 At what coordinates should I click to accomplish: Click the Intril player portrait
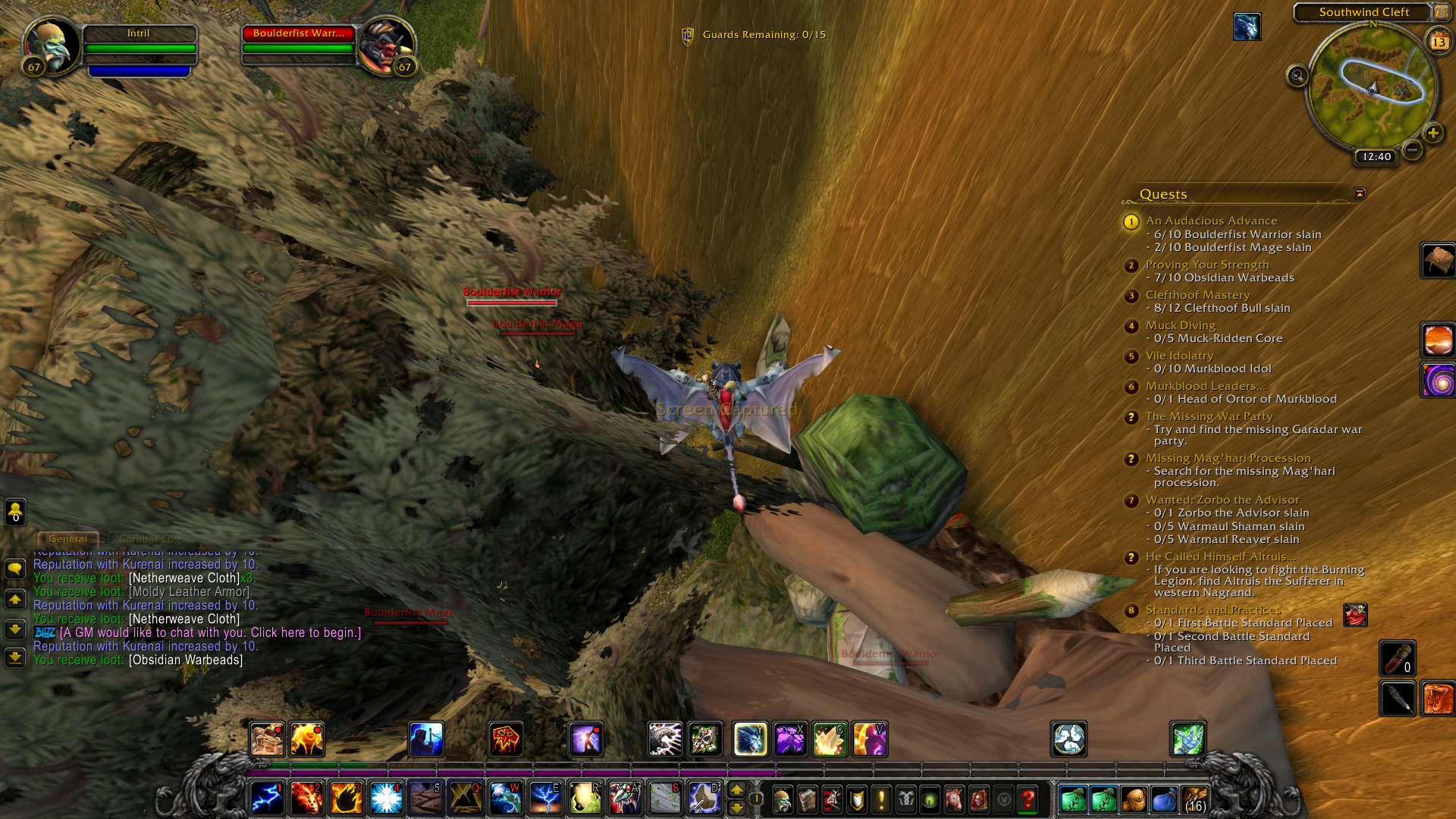coord(52,44)
